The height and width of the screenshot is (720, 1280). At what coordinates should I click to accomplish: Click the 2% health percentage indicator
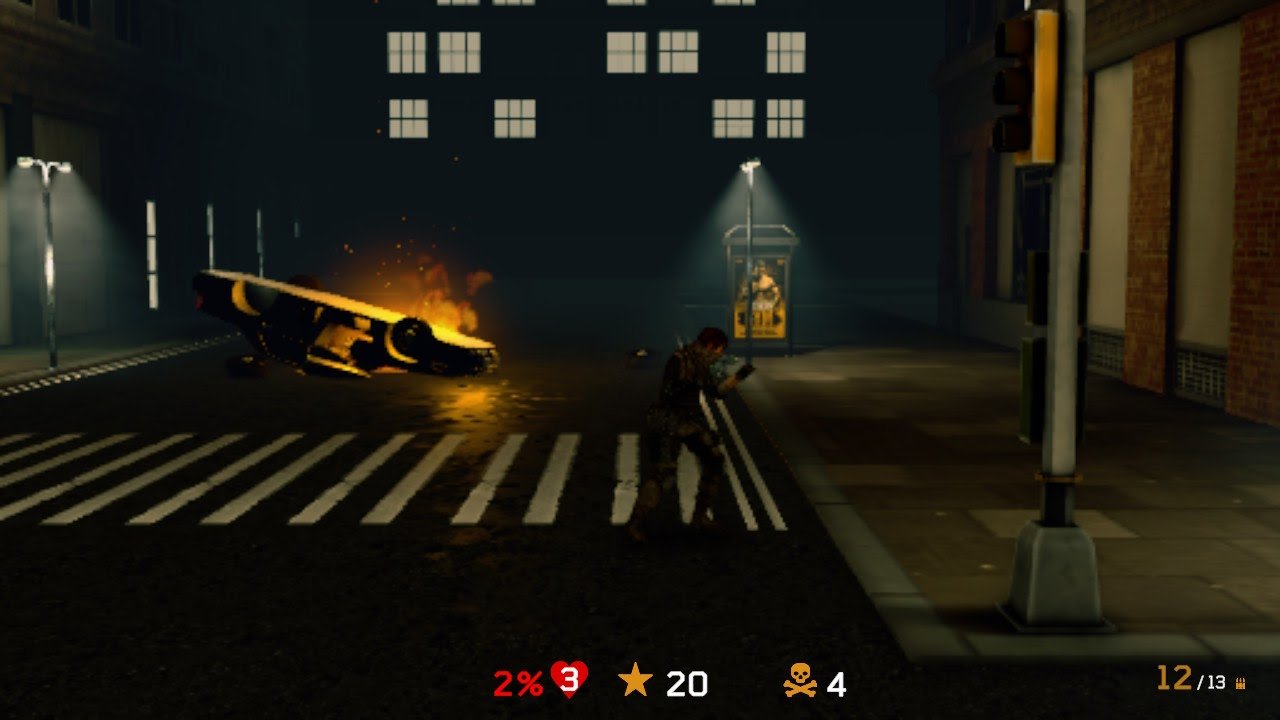[518, 685]
